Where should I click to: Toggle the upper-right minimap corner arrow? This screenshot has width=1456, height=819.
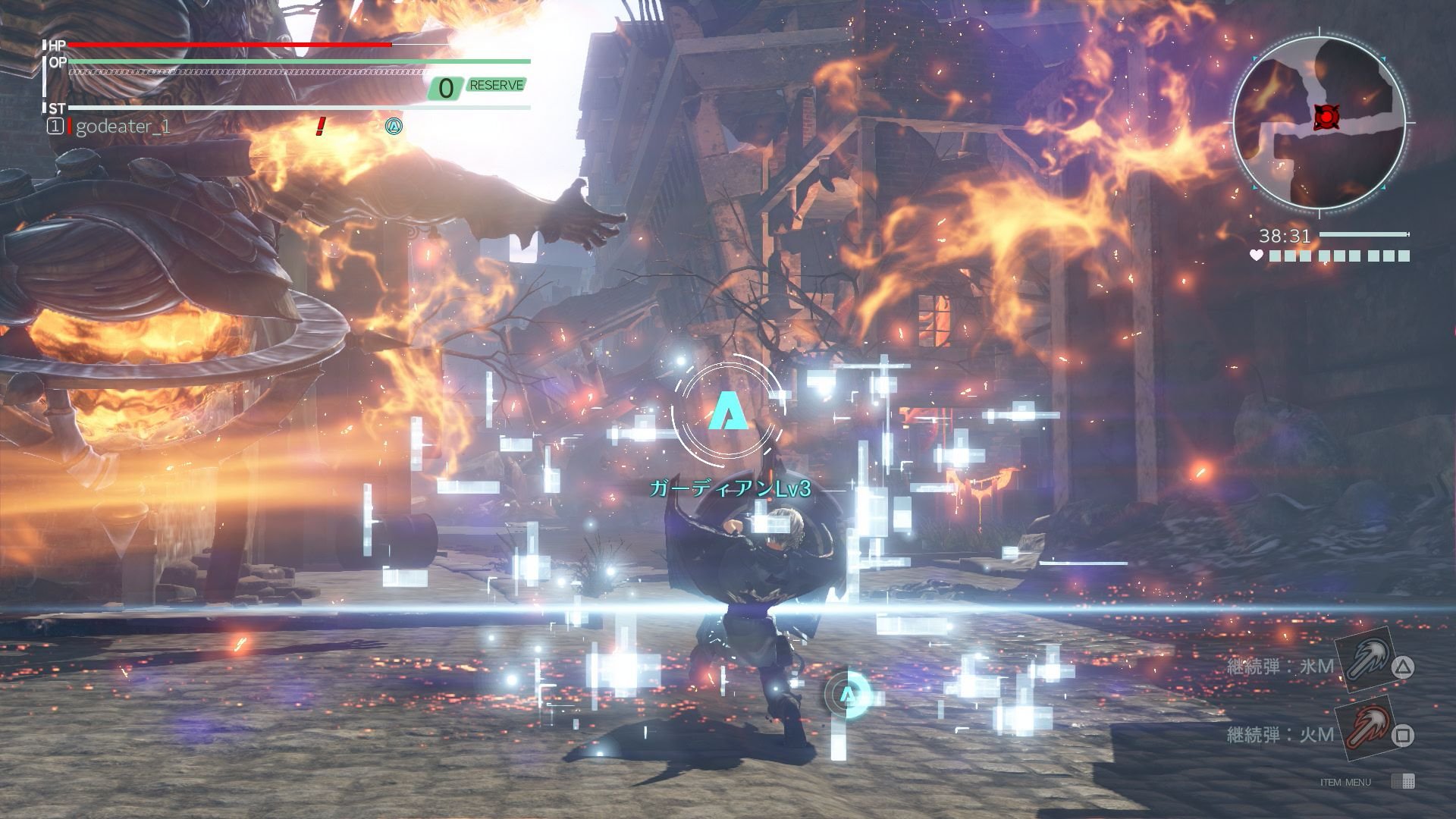1384,58
